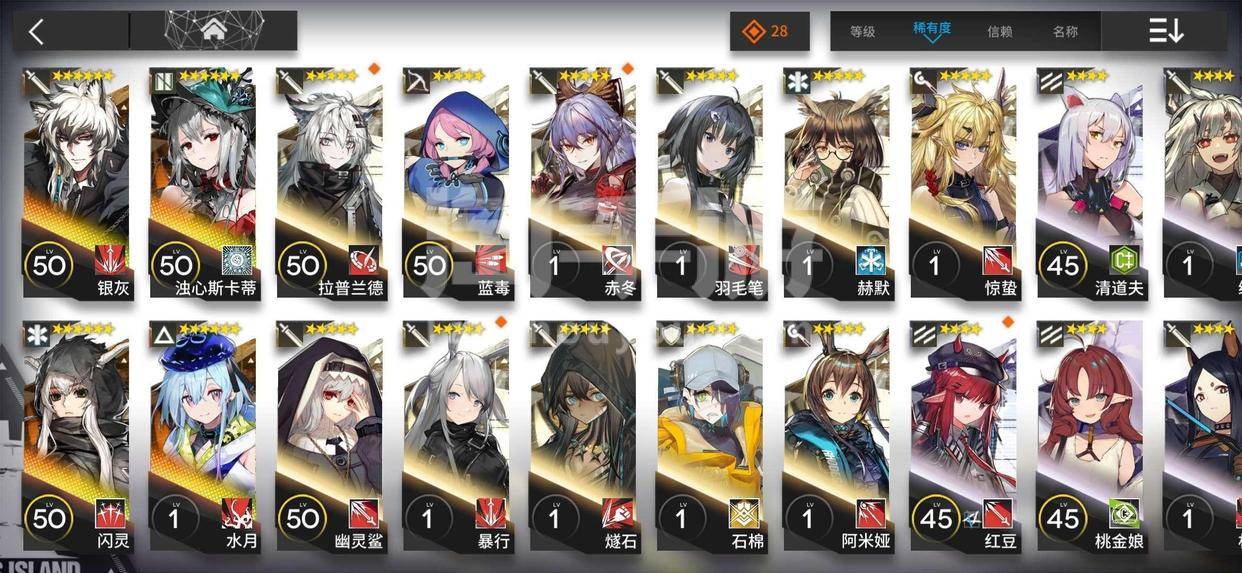Toggle the sort order arrow button

tap(1165, 31)
